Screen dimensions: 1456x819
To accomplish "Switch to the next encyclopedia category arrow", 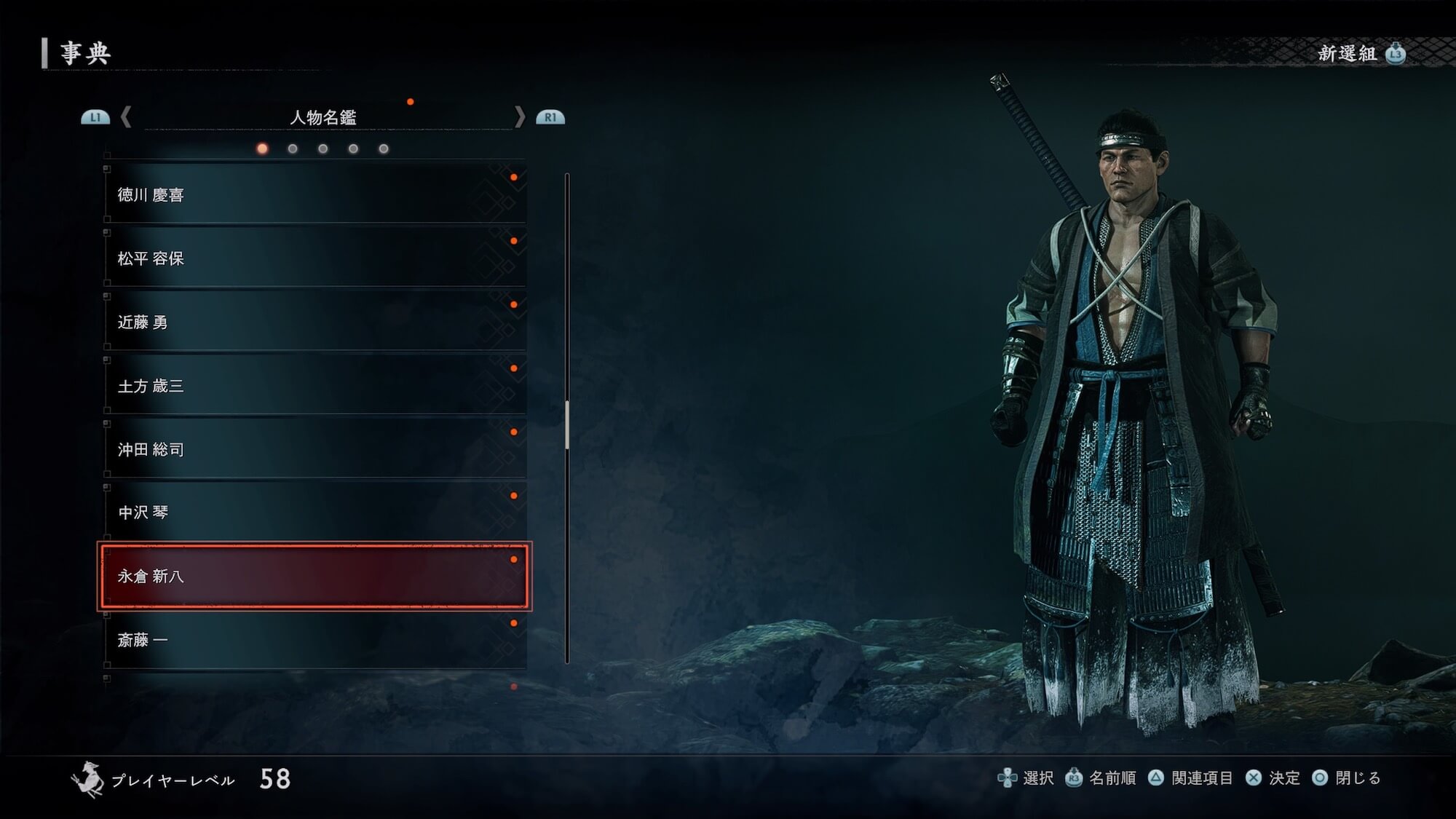I will tap(520, 117).
